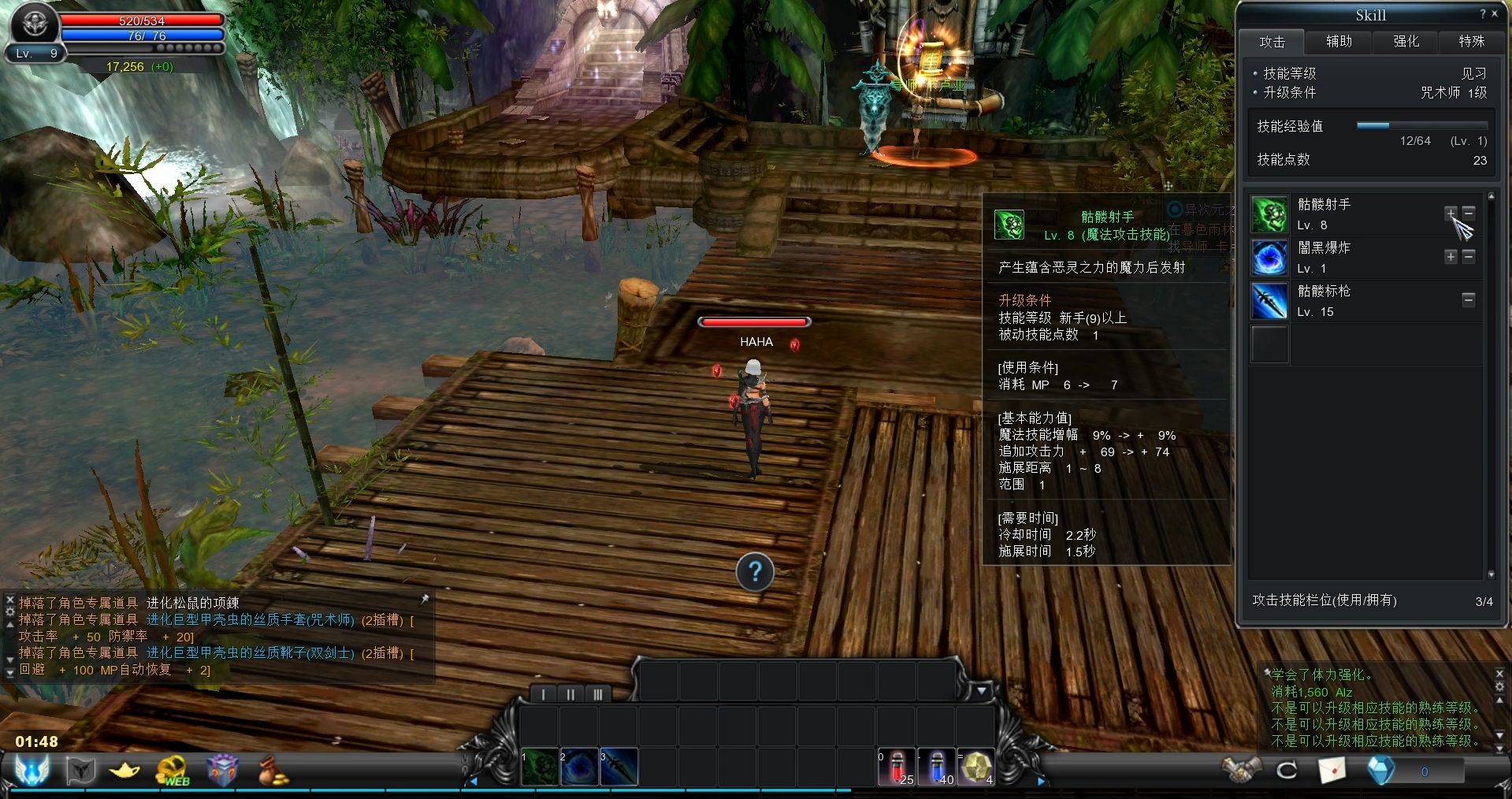Select the 闇黑爆炸 skill icon in list

[1269, 258]
